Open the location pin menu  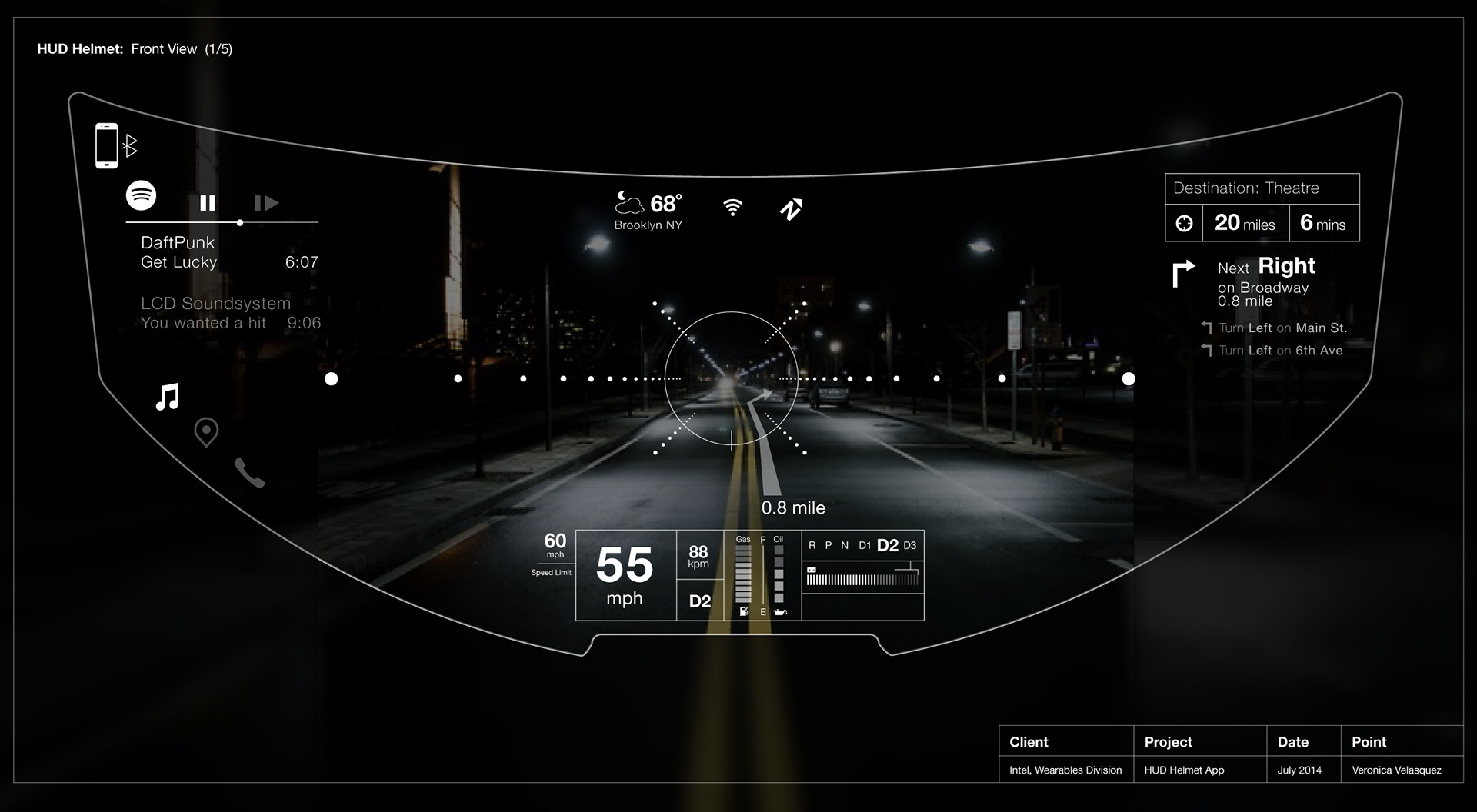click(206, 432)
